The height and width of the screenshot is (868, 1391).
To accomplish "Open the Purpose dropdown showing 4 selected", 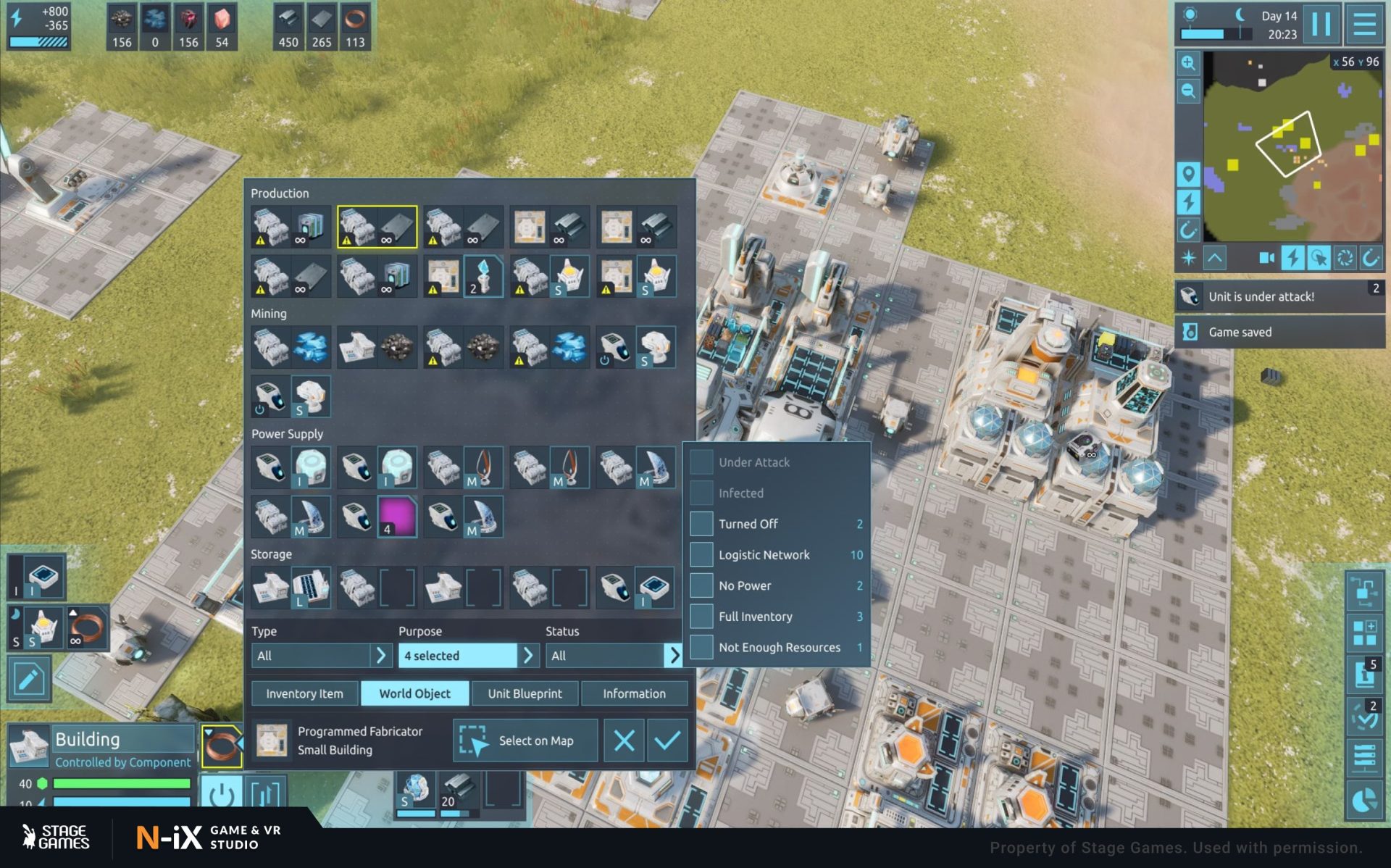I will click(468, 656).
